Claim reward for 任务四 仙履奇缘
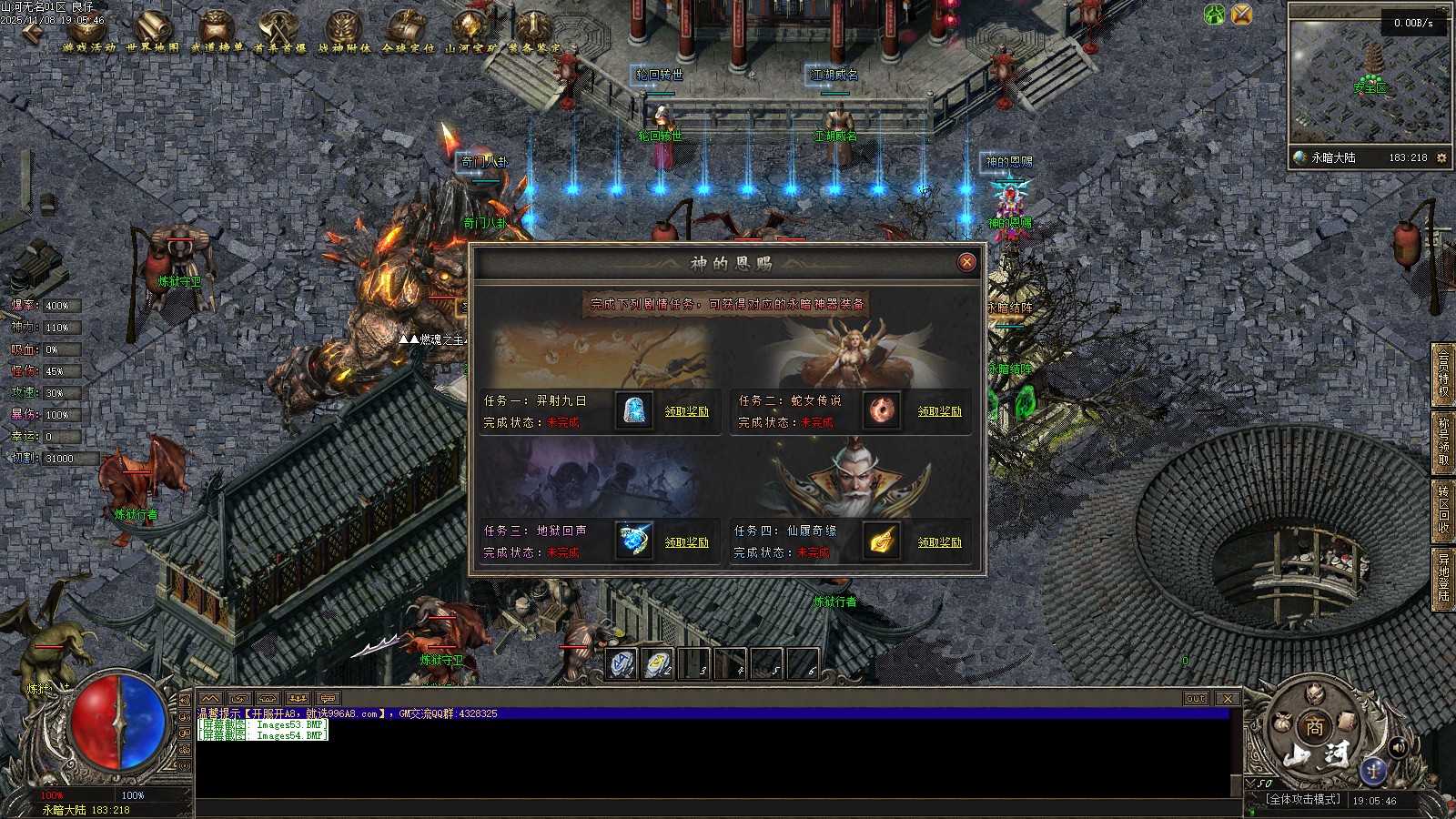This screenshot has width=1456, height=819. [x=939, y=542]
